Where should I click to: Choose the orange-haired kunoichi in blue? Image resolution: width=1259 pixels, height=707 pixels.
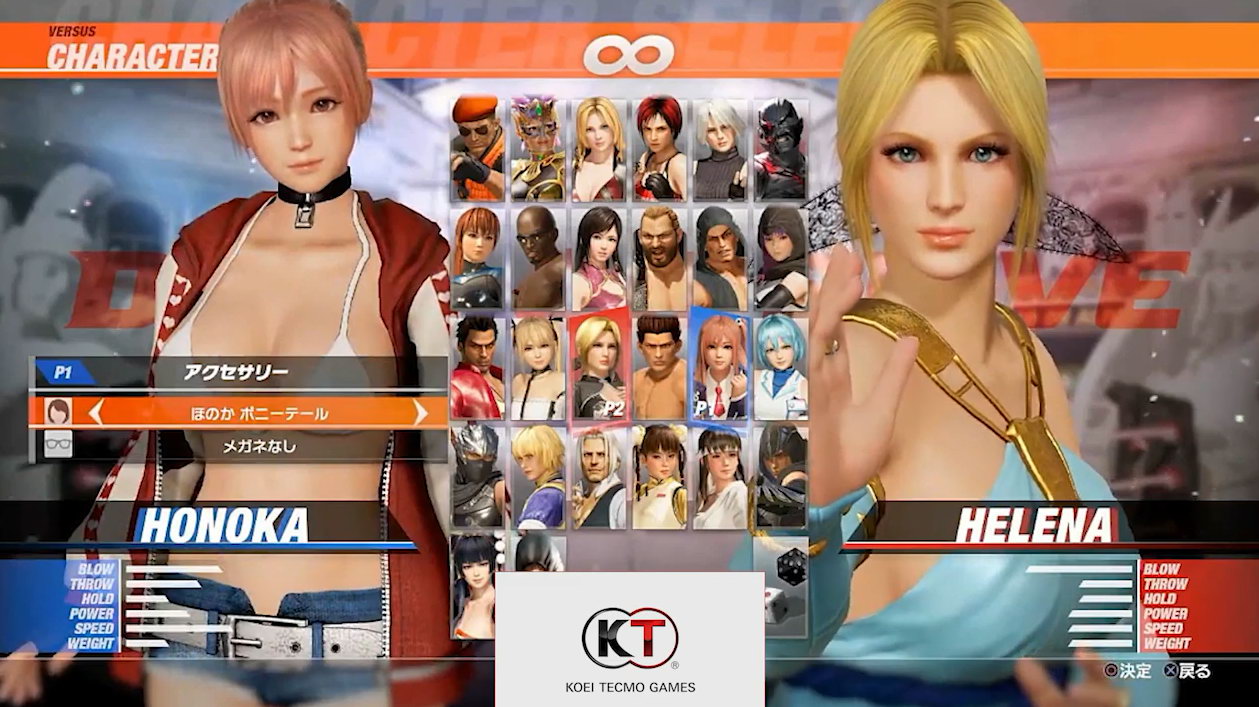(x=477, y=258)
